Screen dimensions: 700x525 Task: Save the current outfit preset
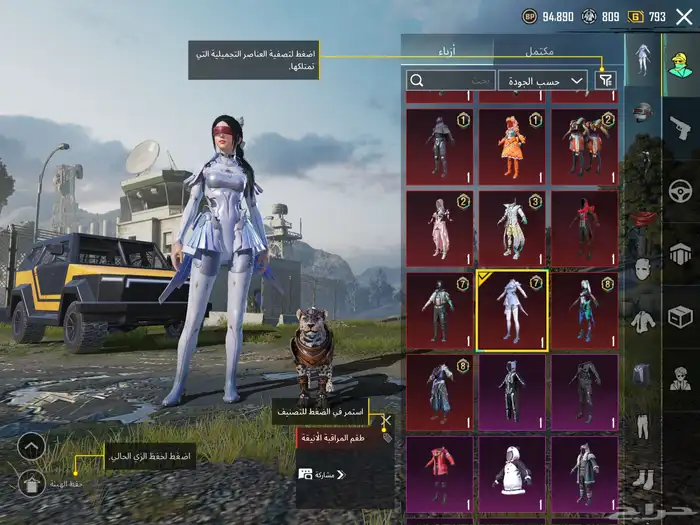pyautogui.click(x=31, y=483)
